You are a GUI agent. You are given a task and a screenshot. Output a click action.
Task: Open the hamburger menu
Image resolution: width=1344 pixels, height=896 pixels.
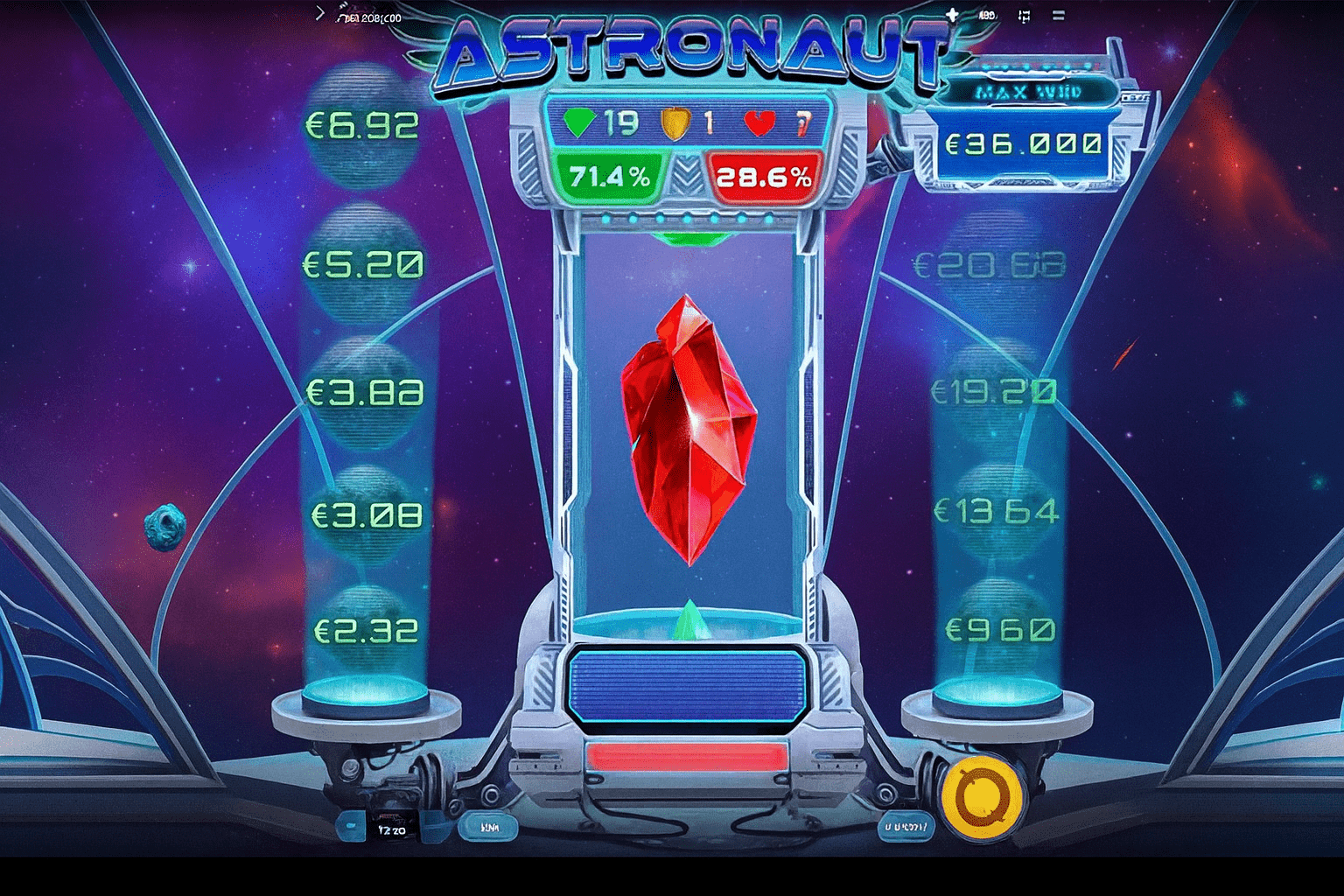[x=1059, y=16]
